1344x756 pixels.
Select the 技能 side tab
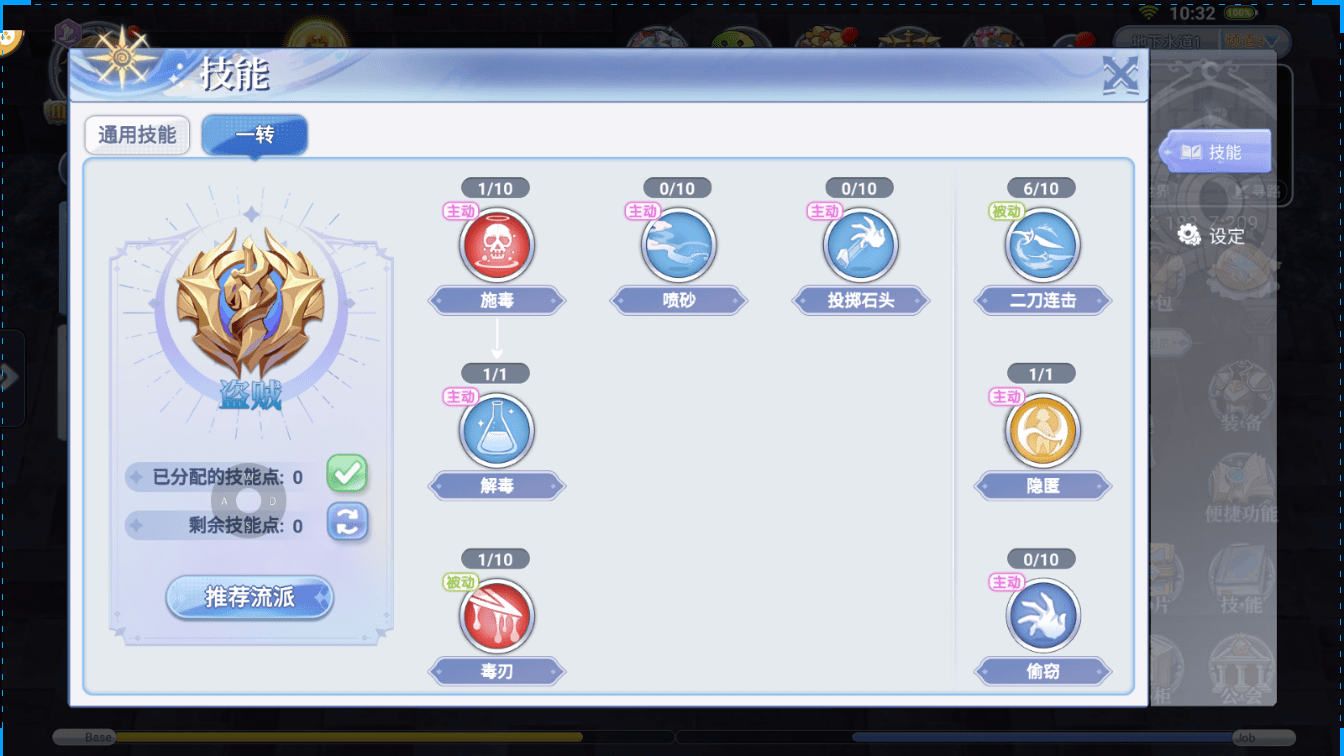pos(1214,152)
